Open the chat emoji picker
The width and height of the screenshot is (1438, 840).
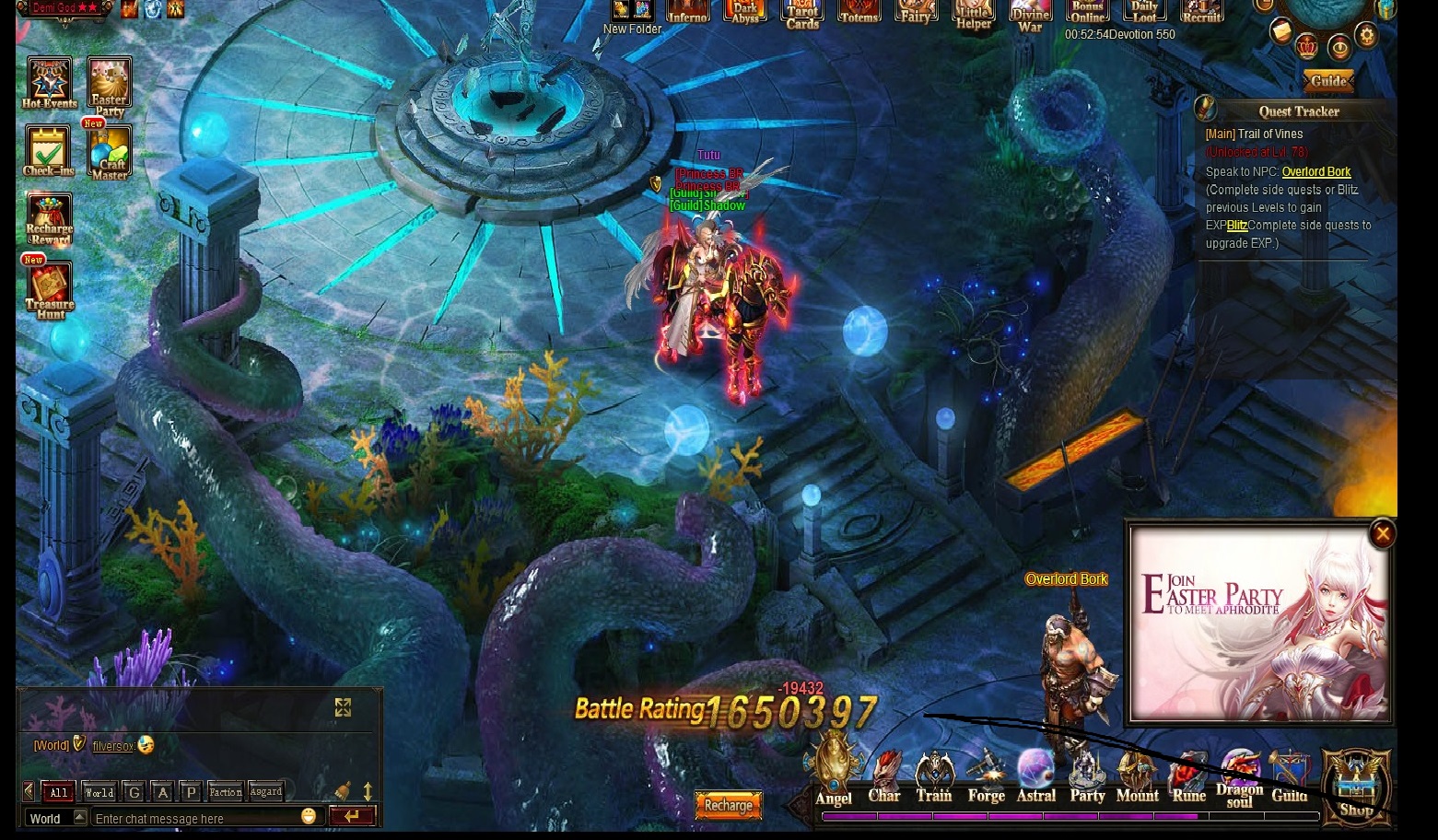pyautogui.click(x=309, y=816)
